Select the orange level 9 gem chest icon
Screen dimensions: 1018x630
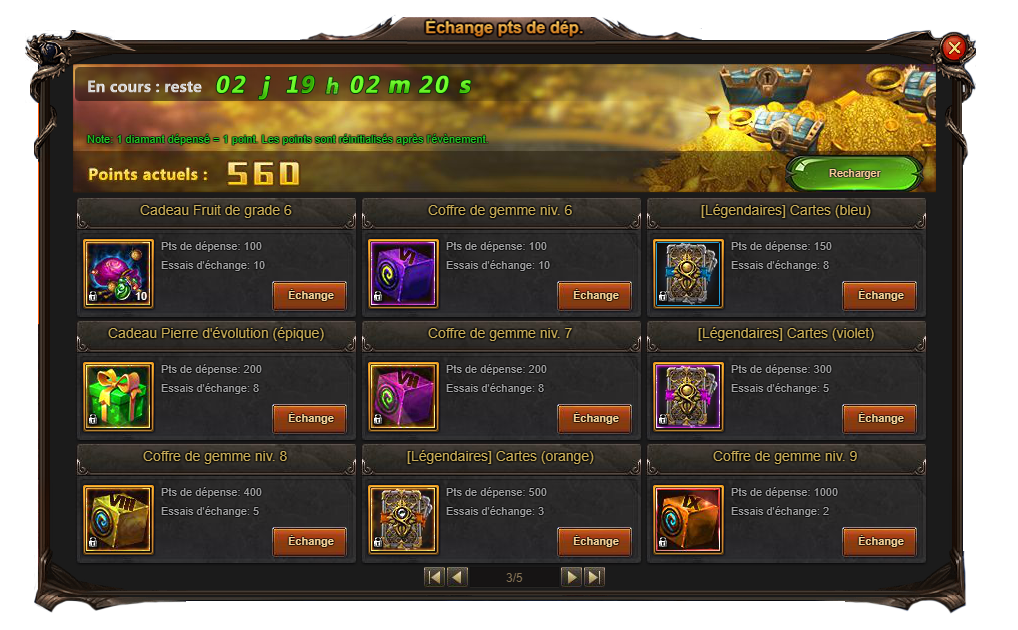point(688,519)
